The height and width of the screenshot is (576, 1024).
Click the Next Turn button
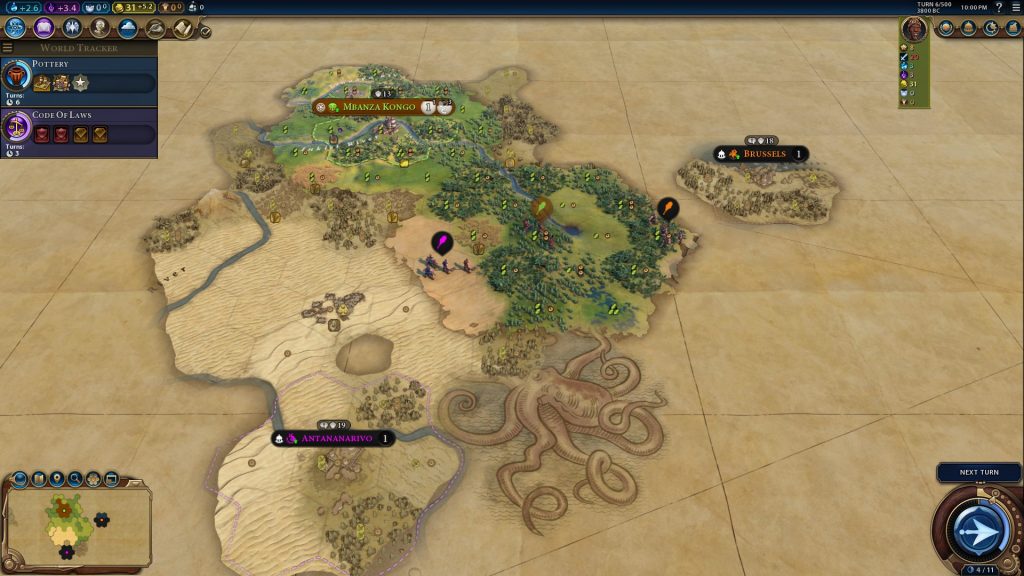pyautogui.click(x=979, y=527)
